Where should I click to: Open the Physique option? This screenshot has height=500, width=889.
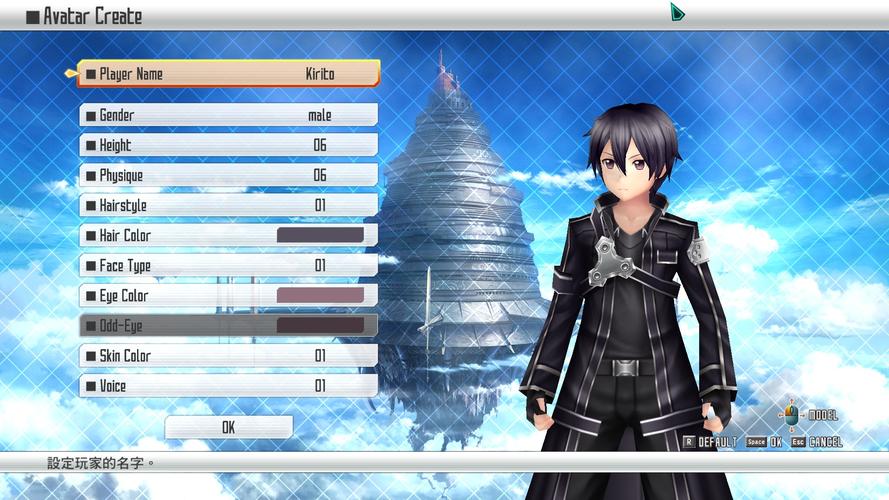[x=229, y=175]
